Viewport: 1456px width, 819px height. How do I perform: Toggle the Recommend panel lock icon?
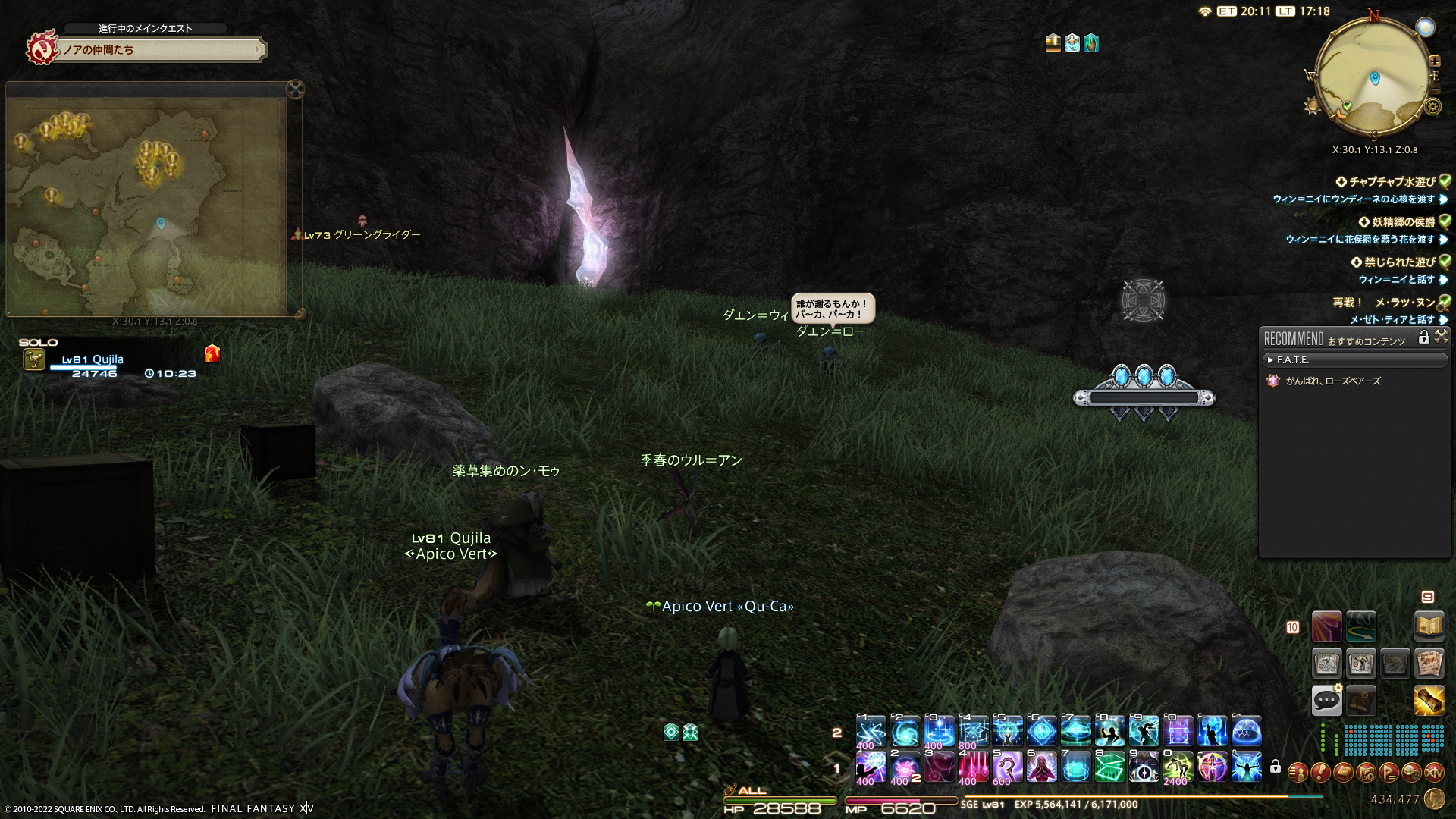point(1423,337)
